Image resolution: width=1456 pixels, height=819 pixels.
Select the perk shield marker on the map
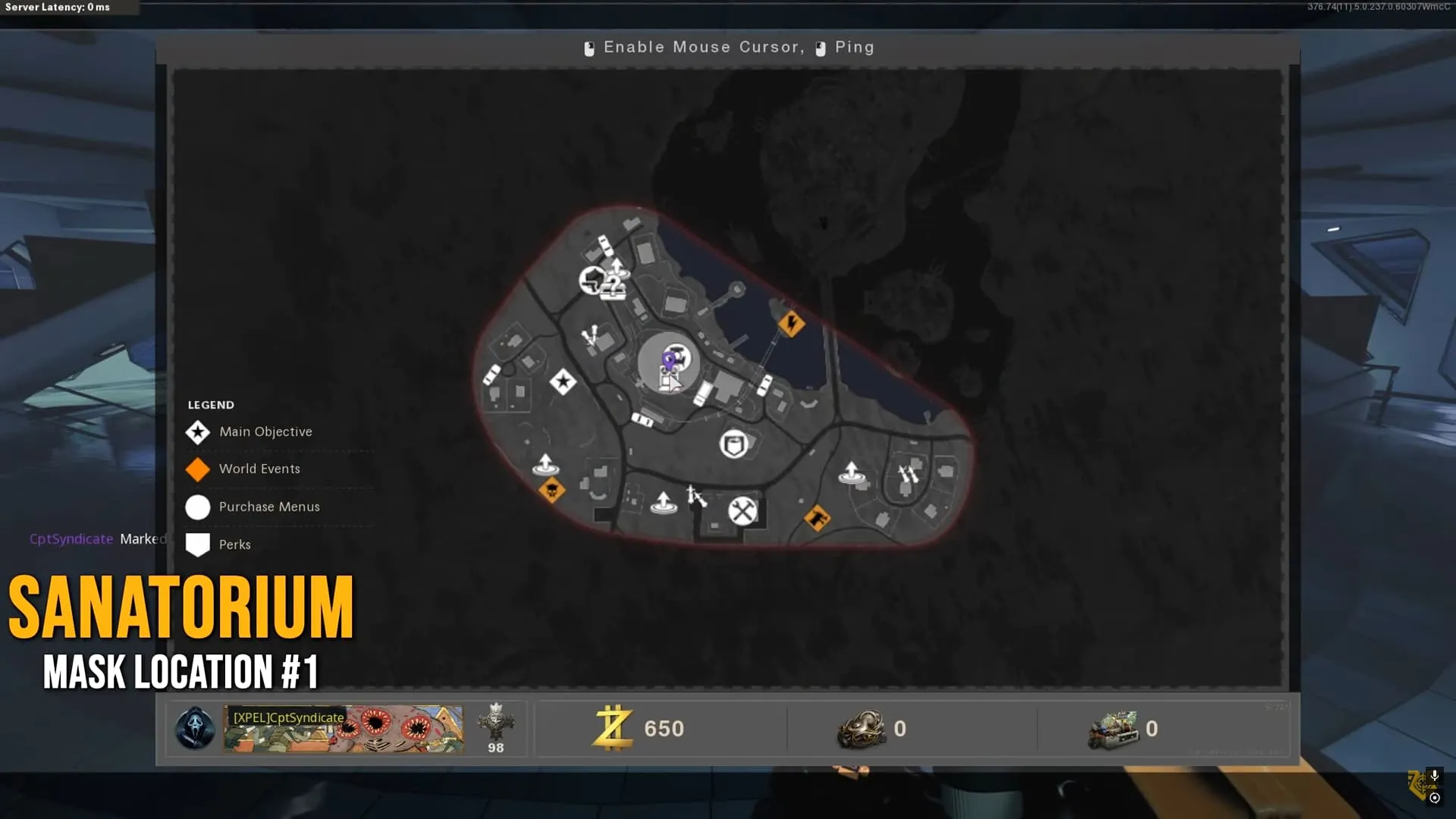click(x=734, y=444)
